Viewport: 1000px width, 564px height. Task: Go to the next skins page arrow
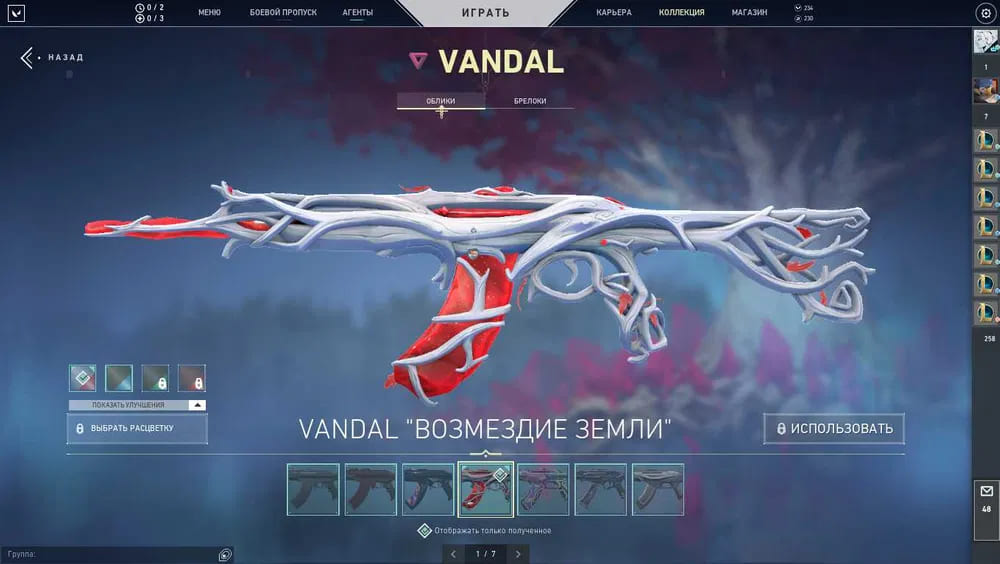(x=518, y=553)
